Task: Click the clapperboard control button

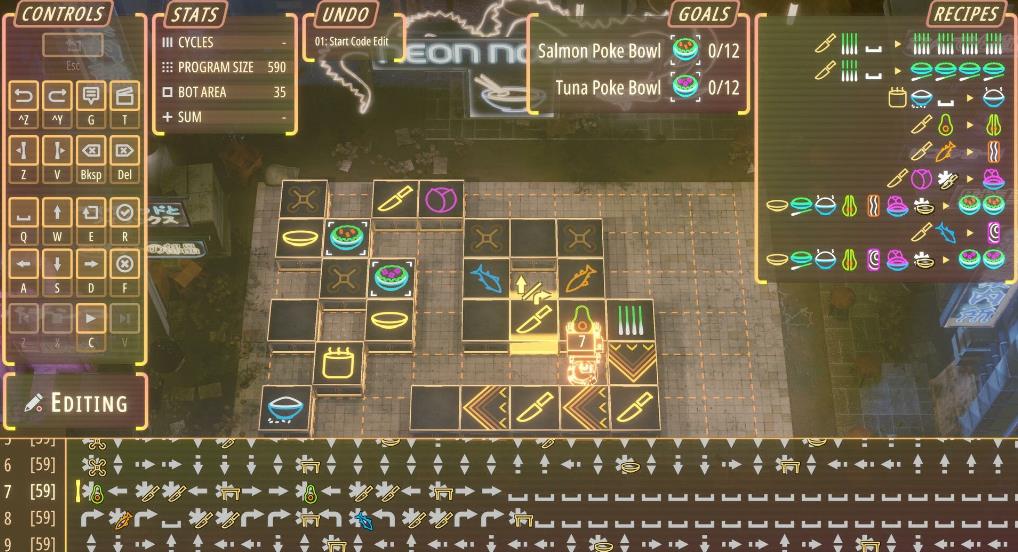Action: pos(123,97)
